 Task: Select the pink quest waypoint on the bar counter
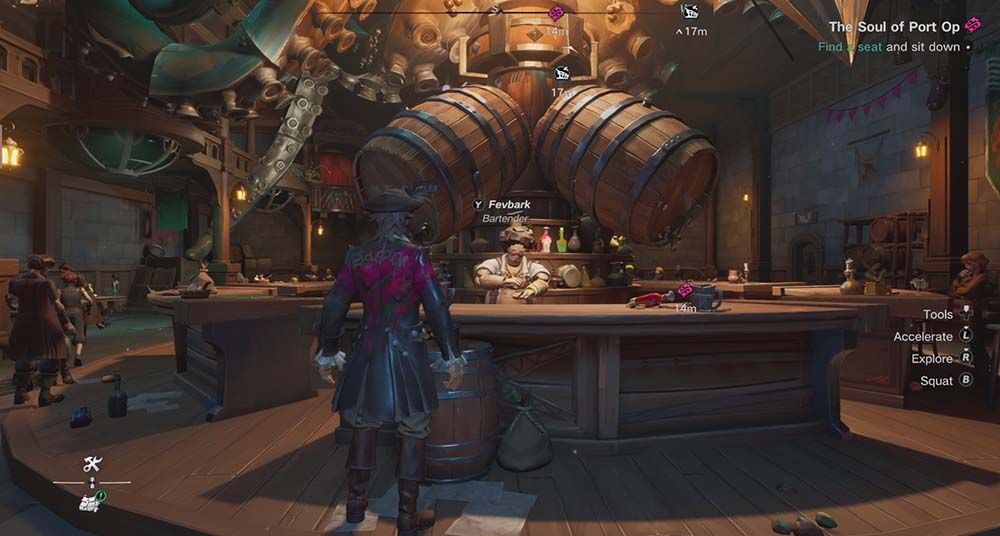coord(685,291)
